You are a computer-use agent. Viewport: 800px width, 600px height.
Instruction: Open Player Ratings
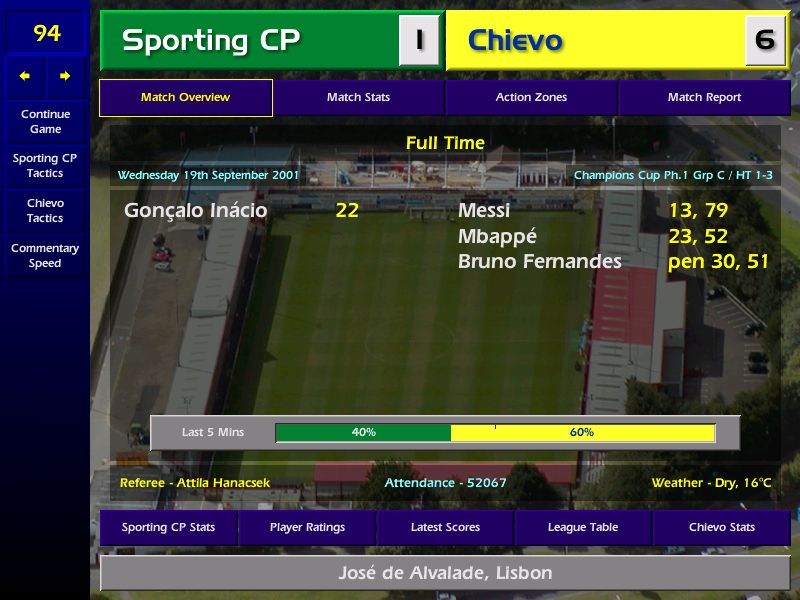click(307, 527)
